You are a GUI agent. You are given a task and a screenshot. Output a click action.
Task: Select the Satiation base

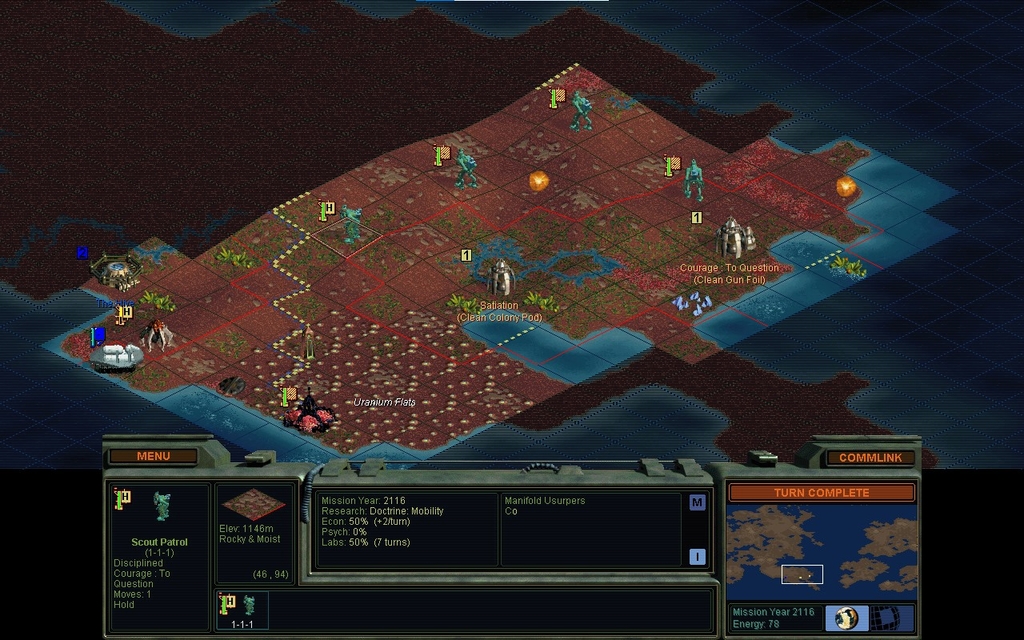click(x=499, y=277)
